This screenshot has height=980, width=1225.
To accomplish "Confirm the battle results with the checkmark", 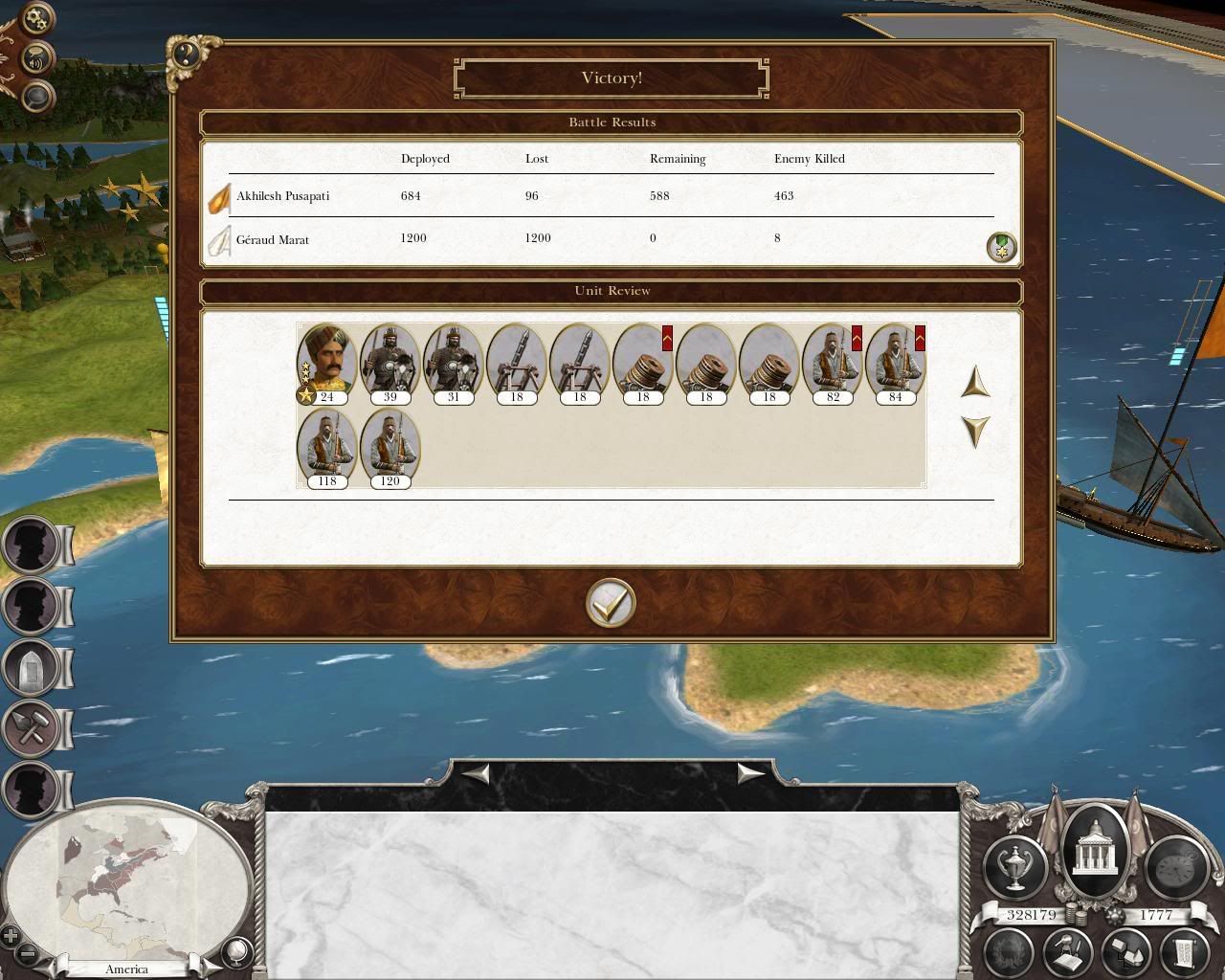I will pos(611,603).
